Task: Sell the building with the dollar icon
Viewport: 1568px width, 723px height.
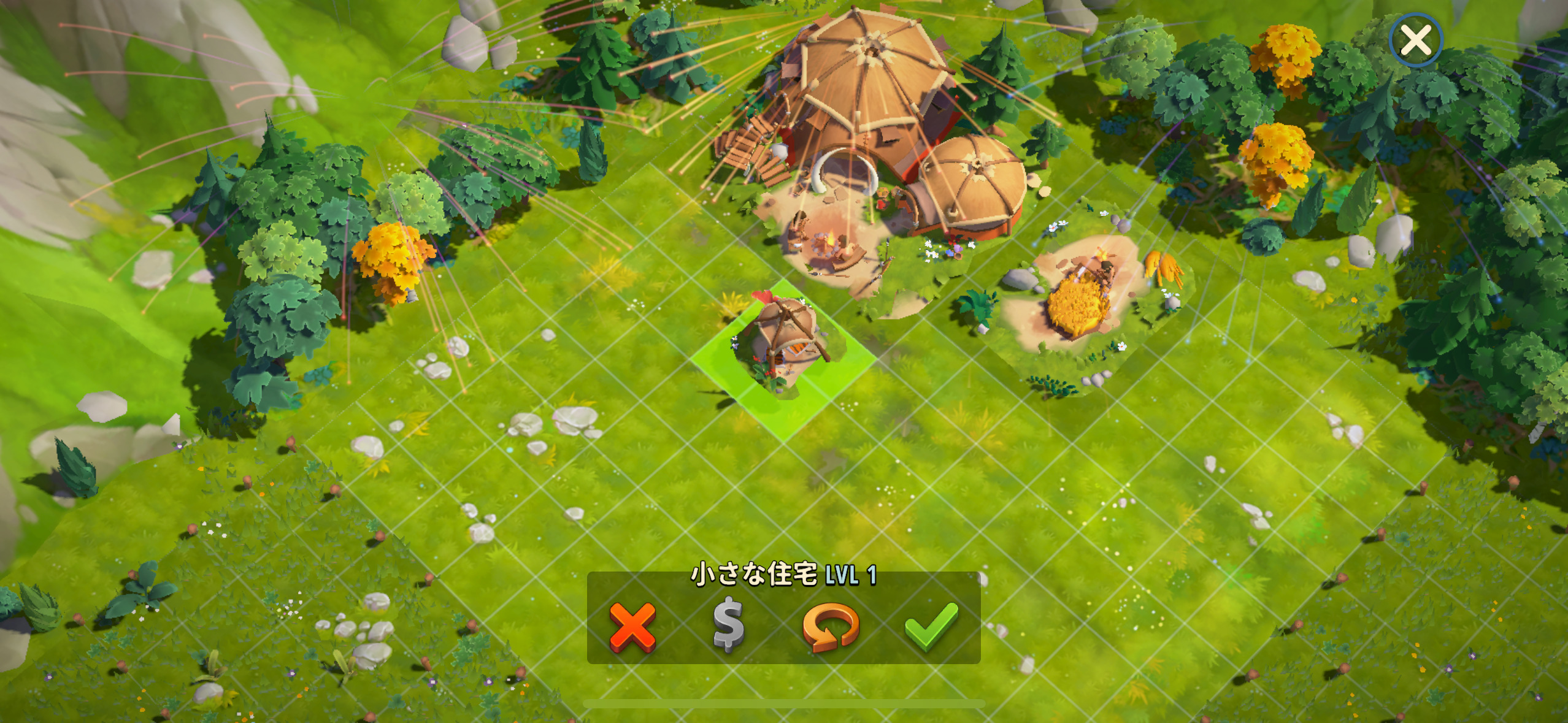Action: tap(729, 626)
